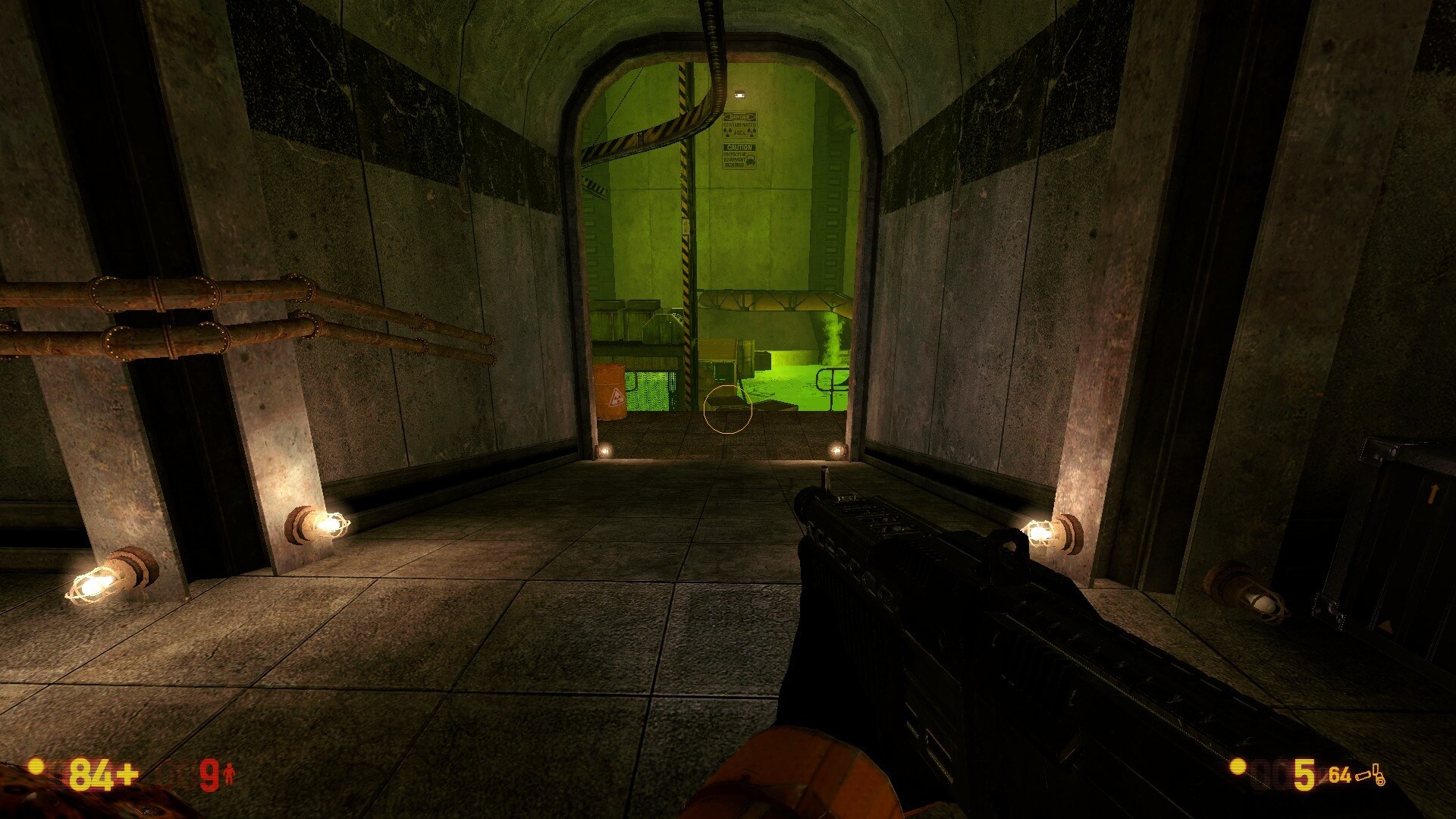
Task: Select the ammo magazine counter showing 5
Action: 1304,774
